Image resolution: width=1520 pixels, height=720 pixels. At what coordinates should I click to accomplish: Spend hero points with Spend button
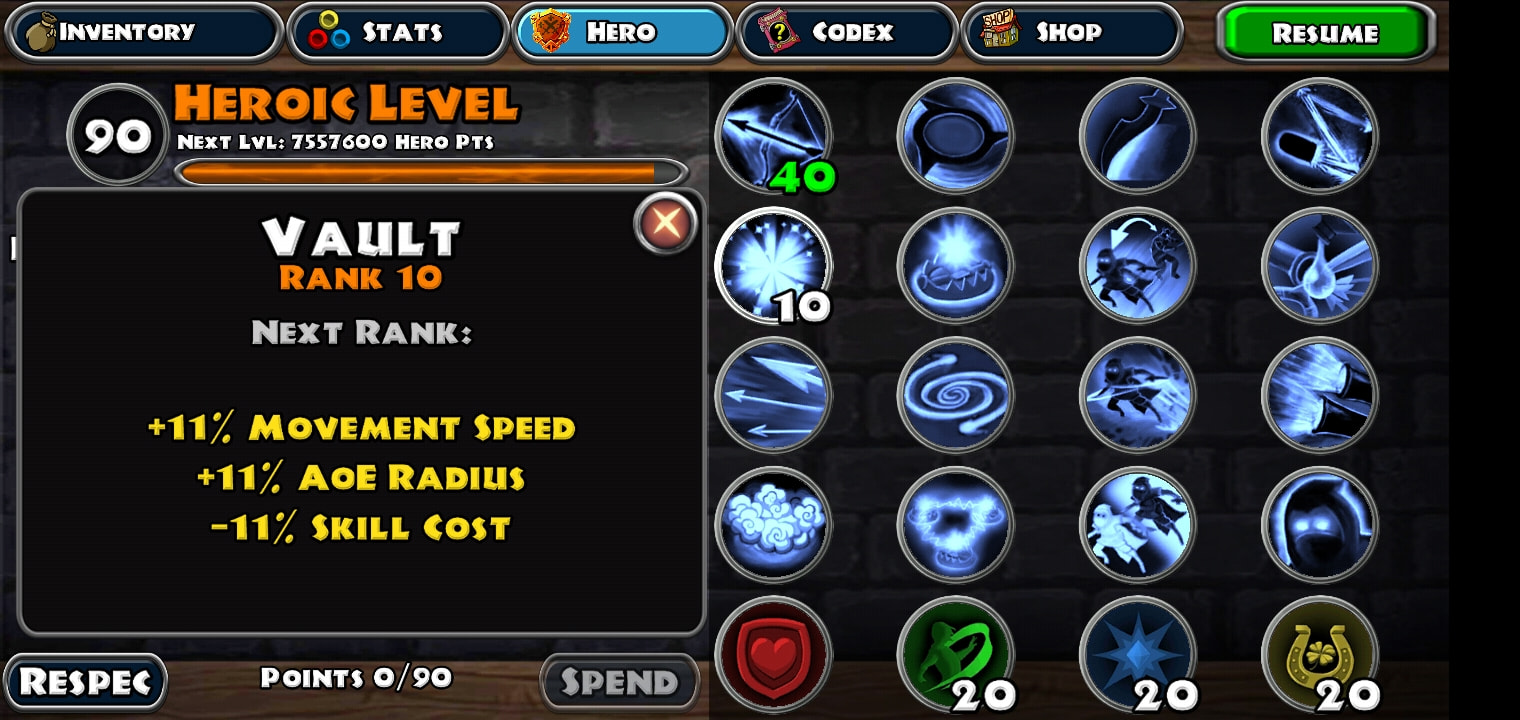619,682
